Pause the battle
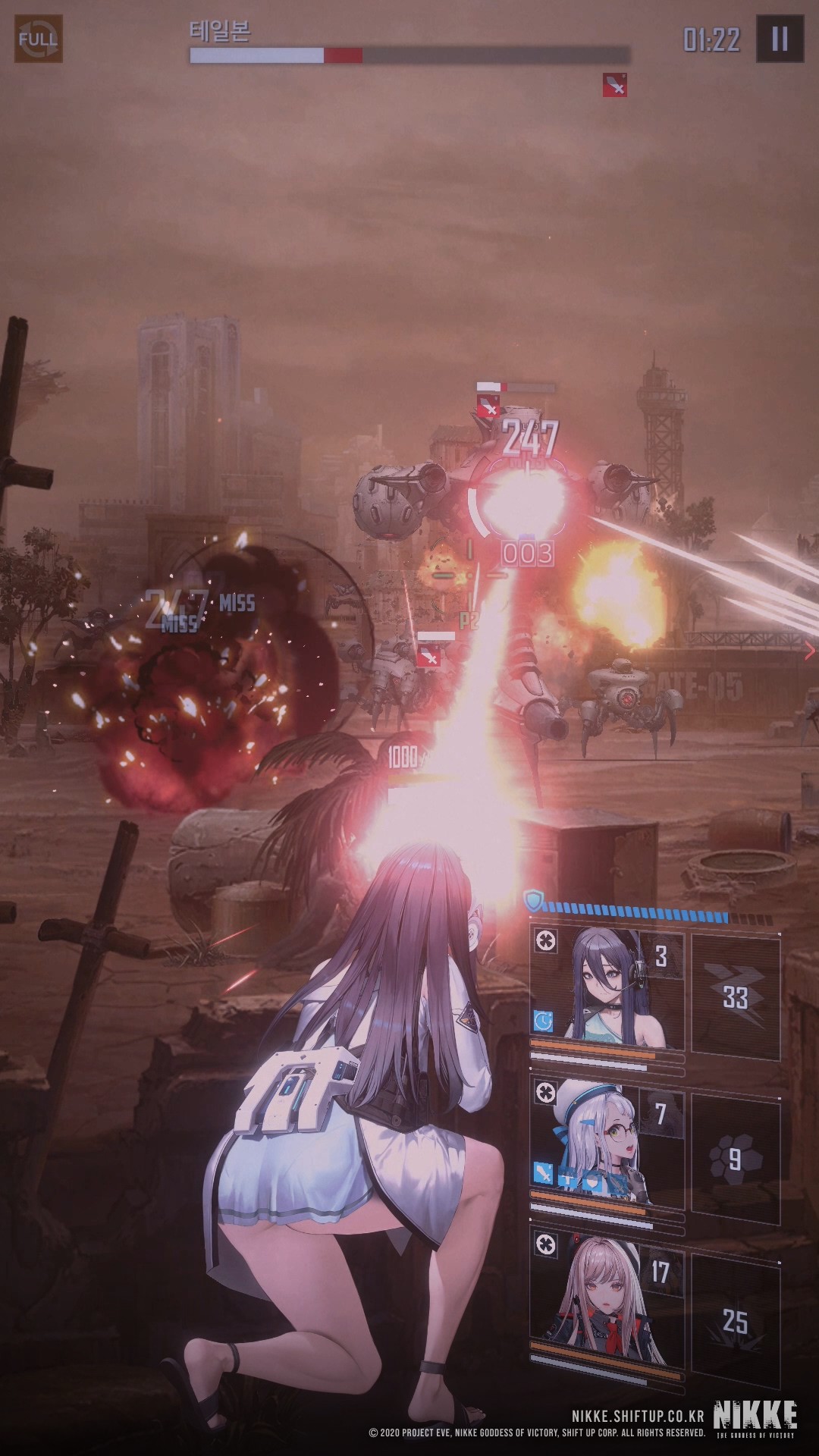This screenshot has width=819, height=1456. point(779,39)
